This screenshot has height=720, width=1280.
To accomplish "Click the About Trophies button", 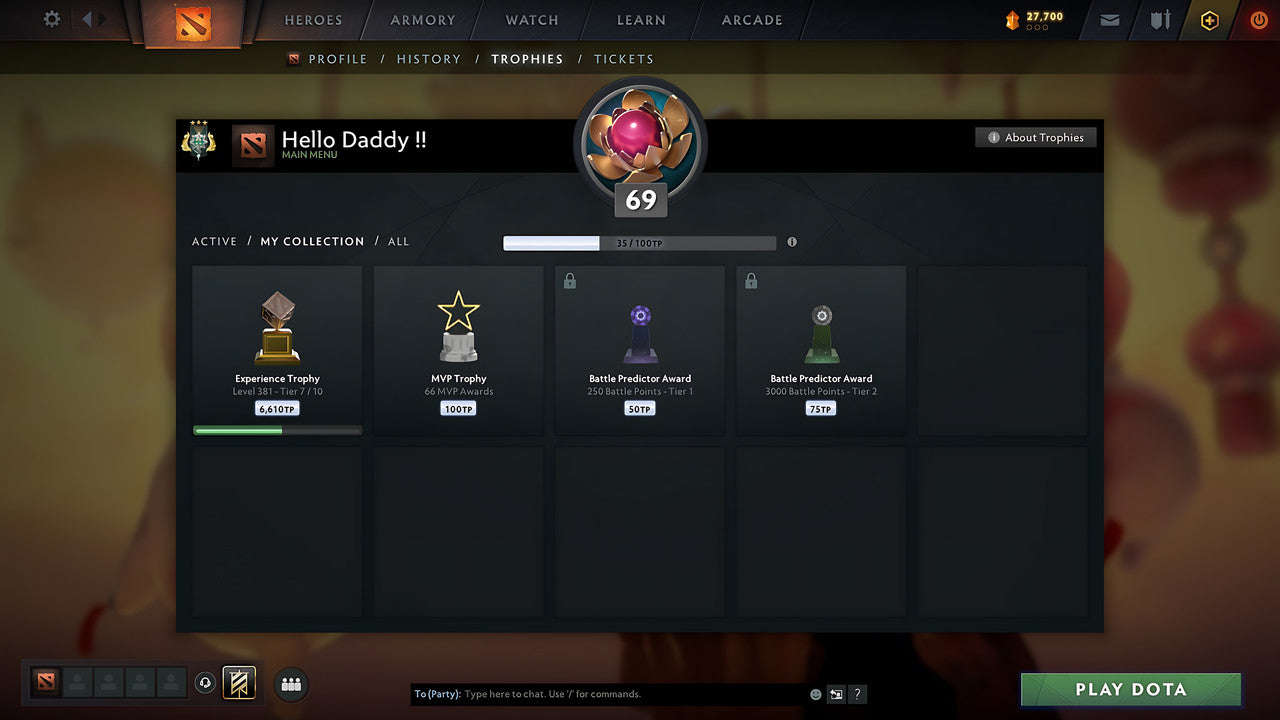I will (x=1036, y=137).
